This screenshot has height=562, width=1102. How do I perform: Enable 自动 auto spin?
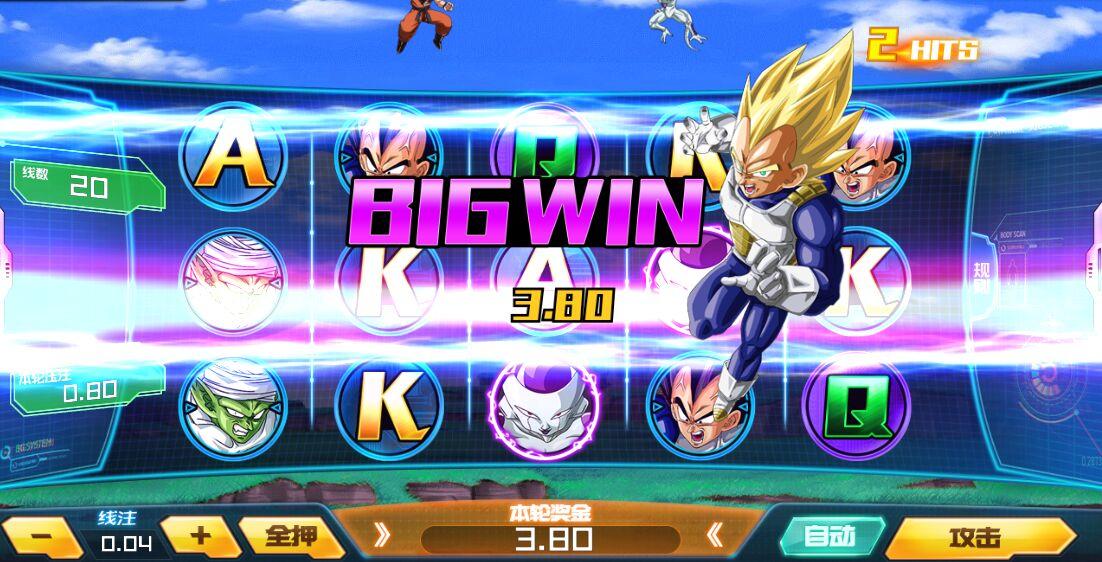829,537
